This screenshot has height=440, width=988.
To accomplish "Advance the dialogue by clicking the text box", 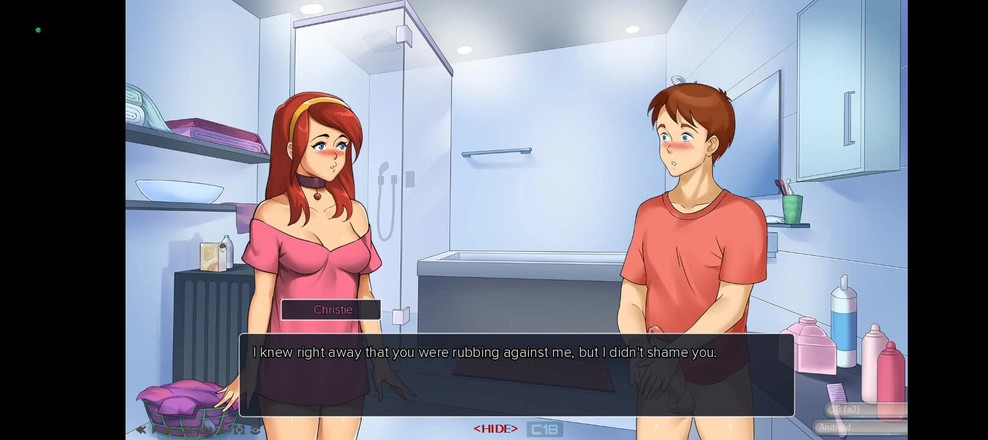I will point(516,374).
